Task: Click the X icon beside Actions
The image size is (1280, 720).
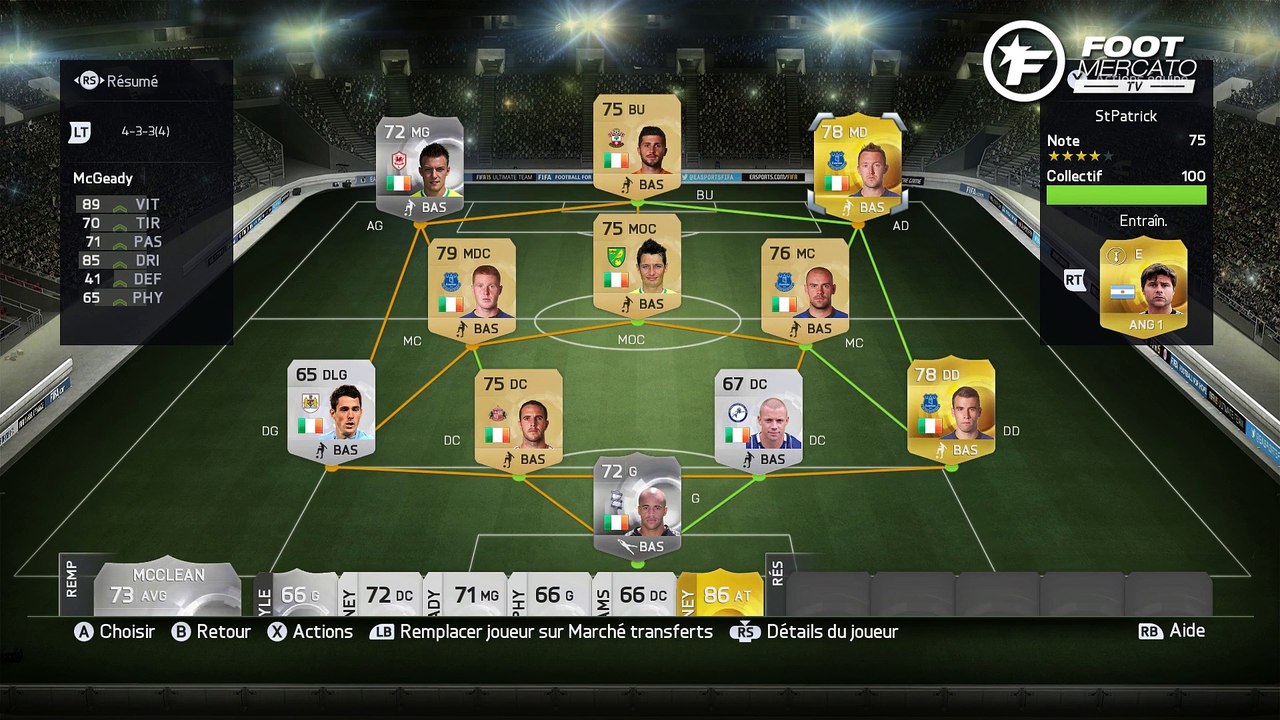Action: (x=278, y=631)
